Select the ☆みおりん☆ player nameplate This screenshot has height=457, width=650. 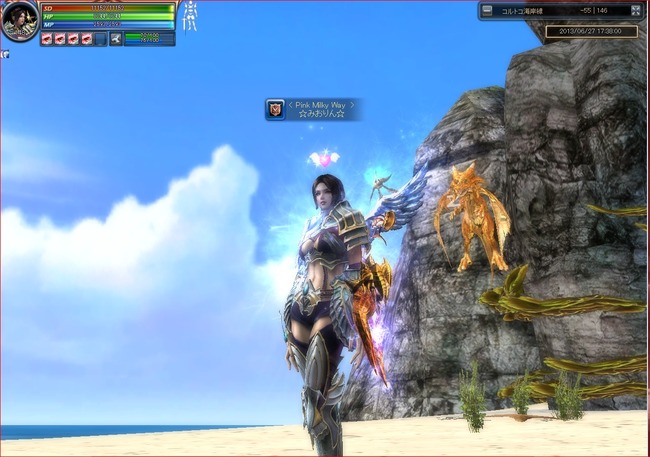point(322,115)
